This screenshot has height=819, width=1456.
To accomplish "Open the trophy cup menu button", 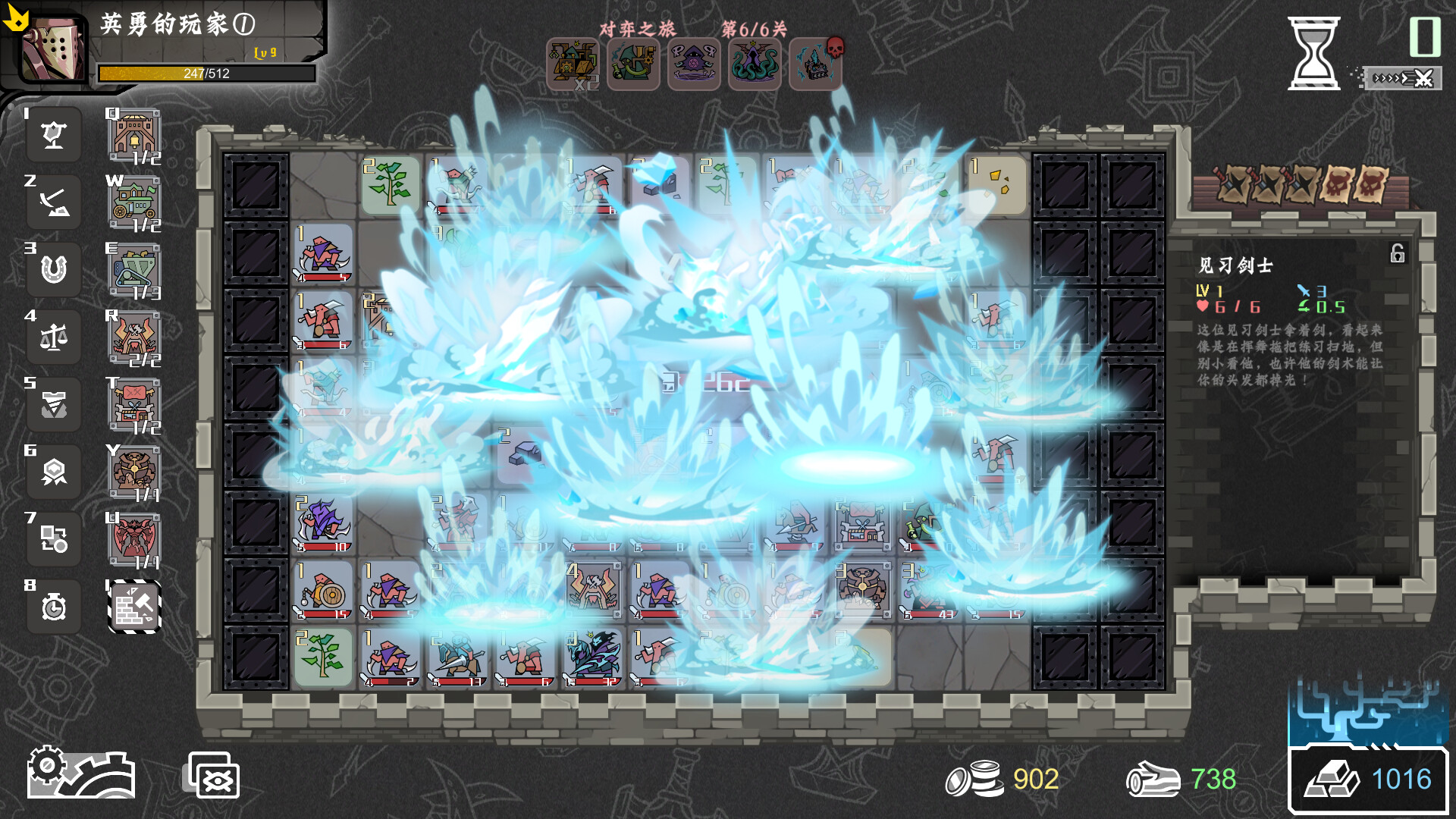I will click(54, 136).
